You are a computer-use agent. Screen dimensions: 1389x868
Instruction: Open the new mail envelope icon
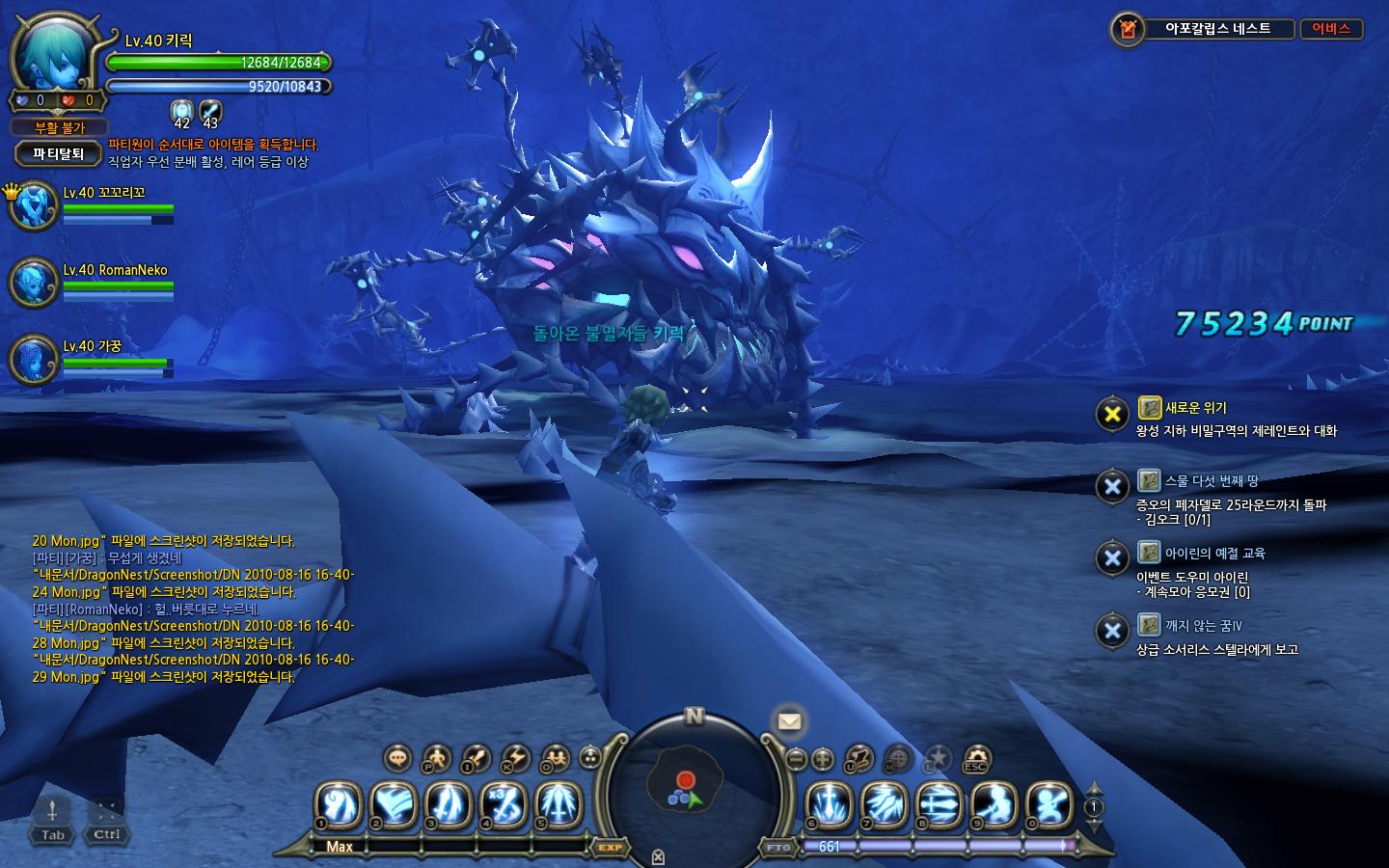point(789,720)
